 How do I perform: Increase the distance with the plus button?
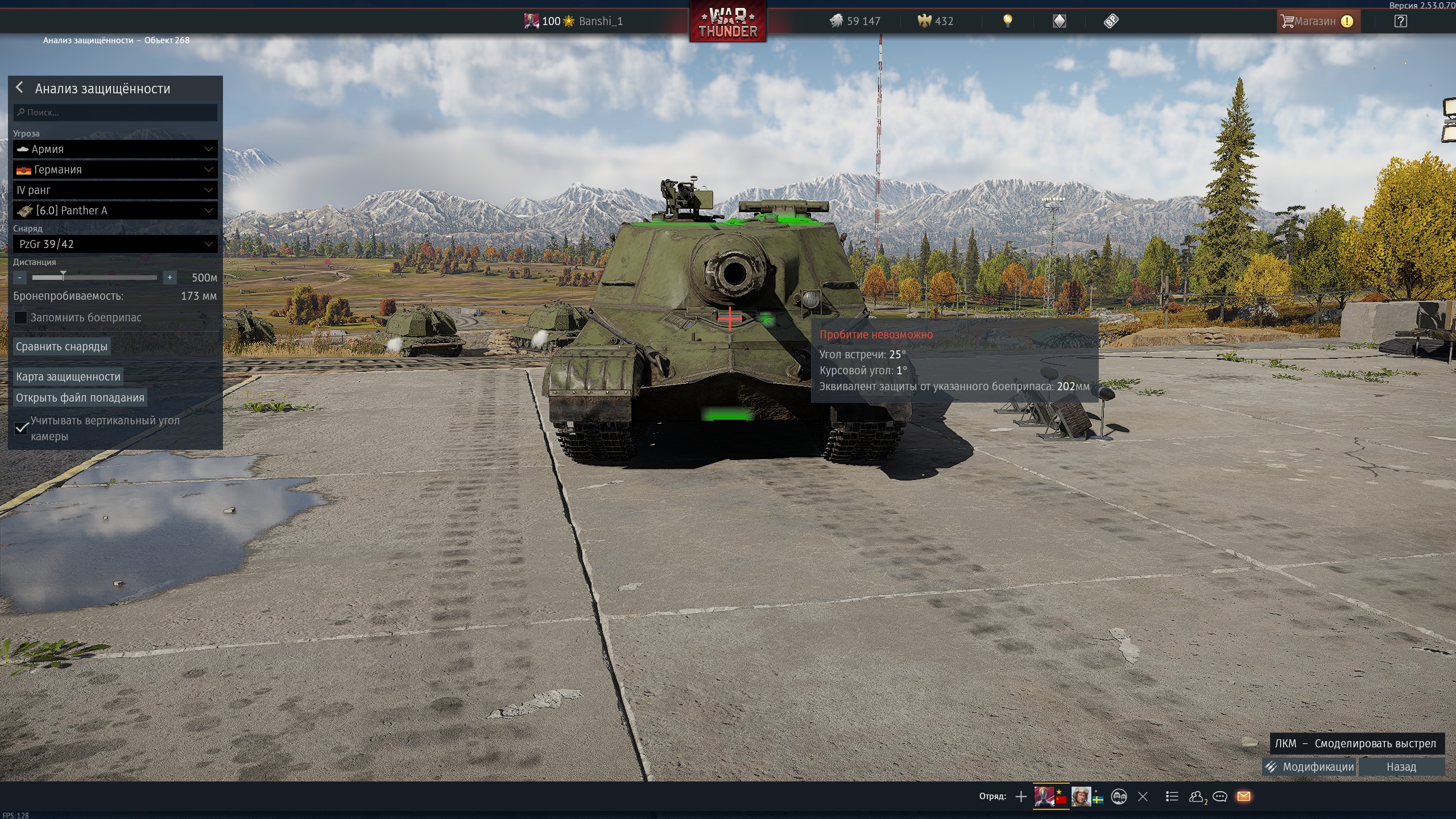169,278
